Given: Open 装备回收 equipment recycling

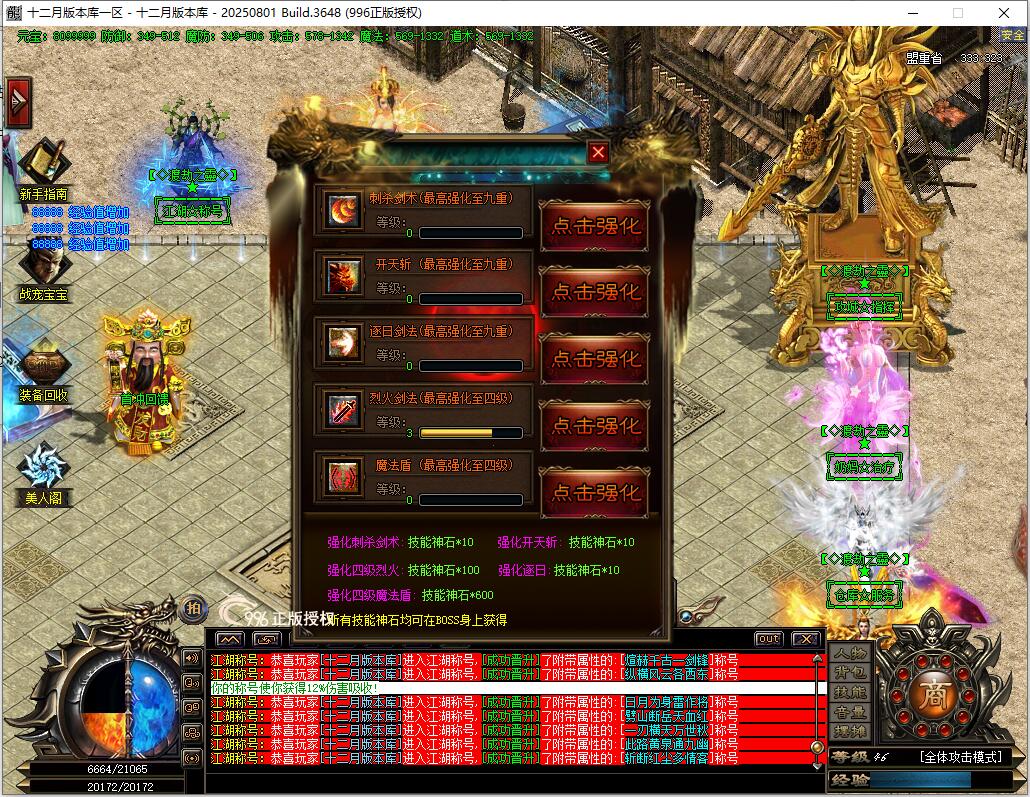Looking at the screenshot, I should coord(44,372).
